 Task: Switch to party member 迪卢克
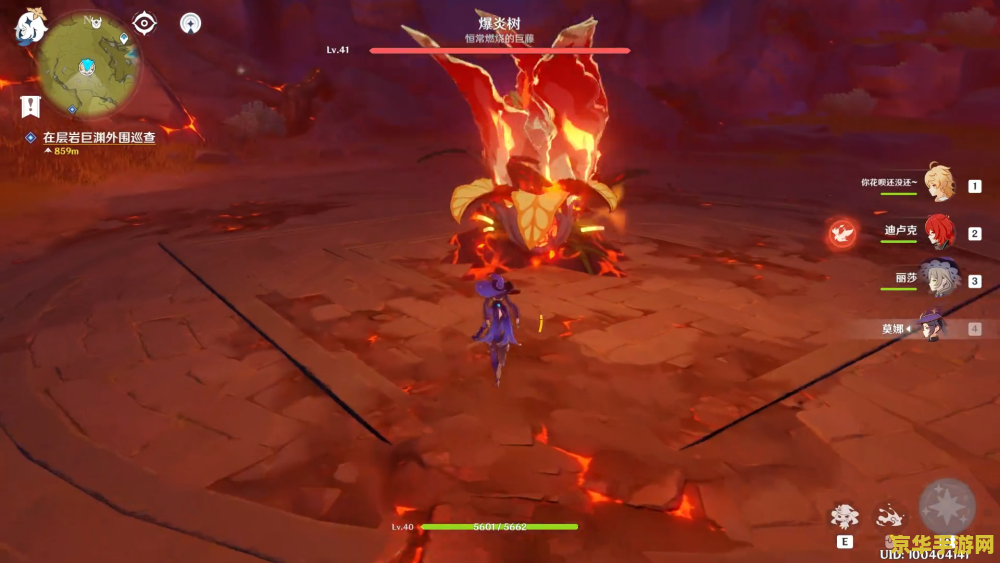tap(940, 232)
